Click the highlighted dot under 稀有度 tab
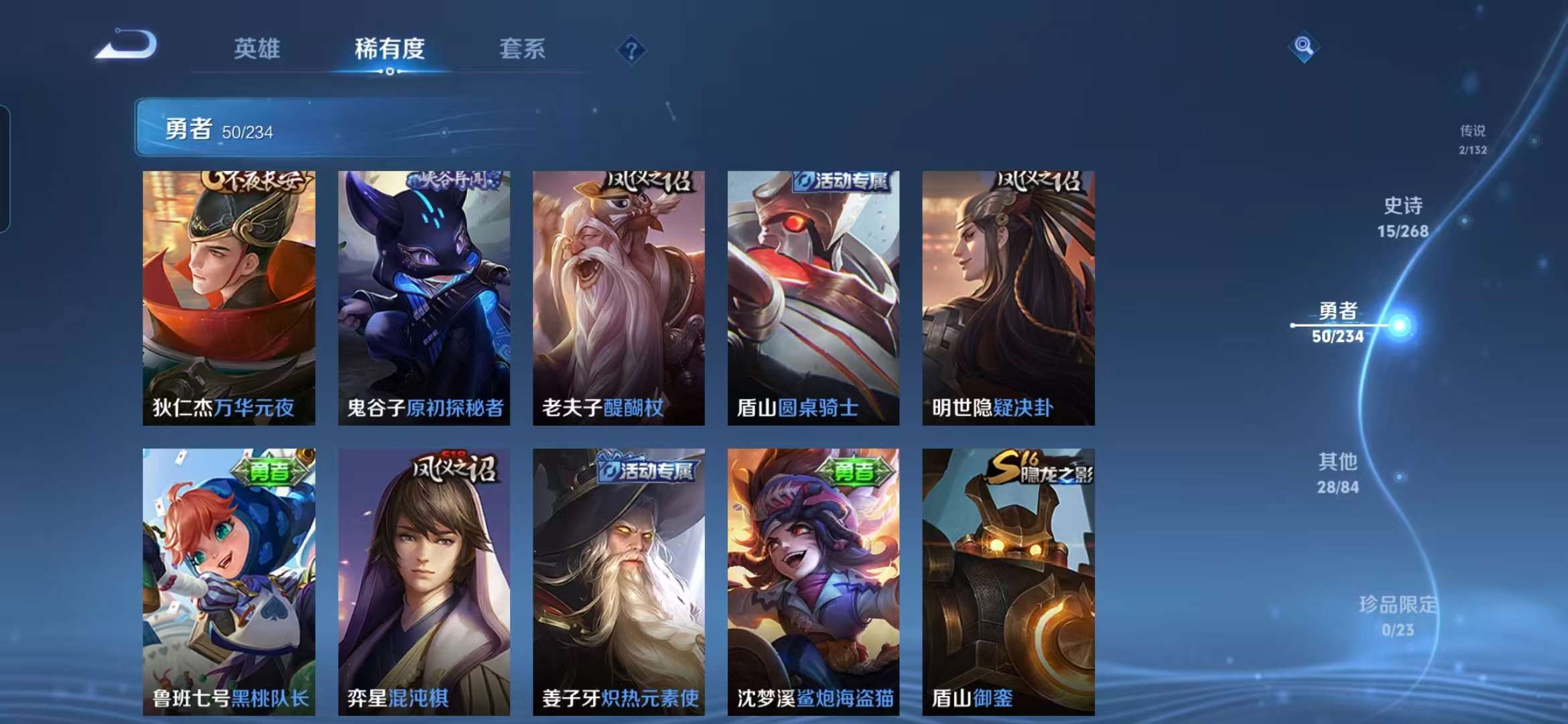 click(390, 73)
